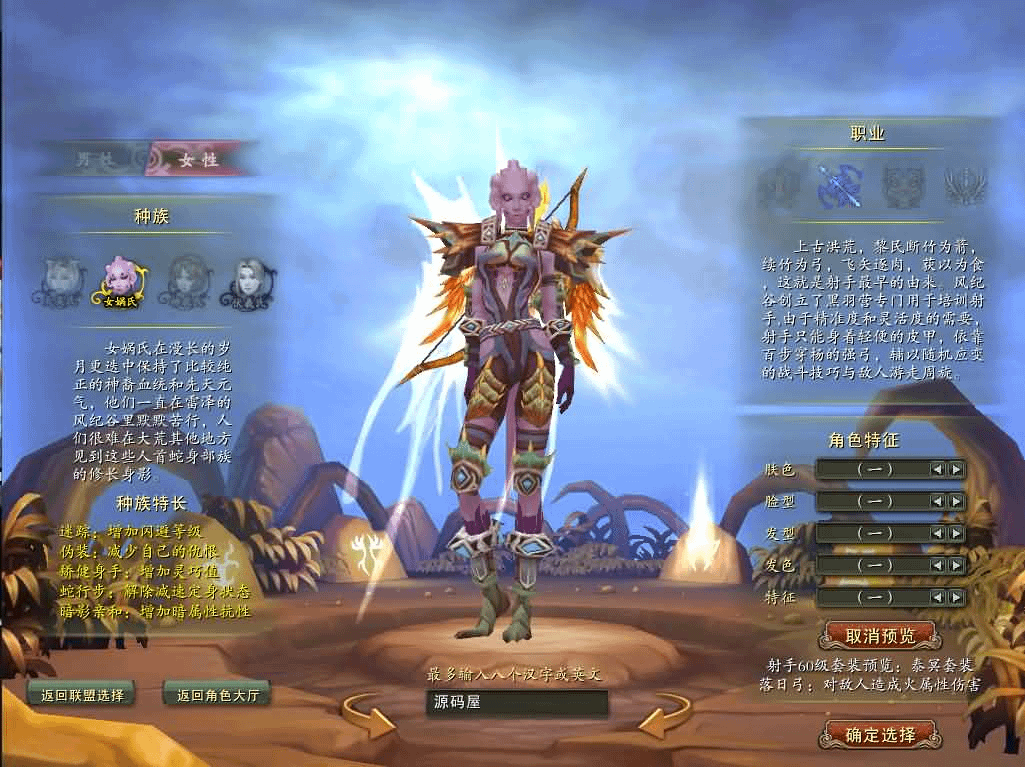
Task: Step hair color (发色) back with left arrow
Action: pos(937,565)
